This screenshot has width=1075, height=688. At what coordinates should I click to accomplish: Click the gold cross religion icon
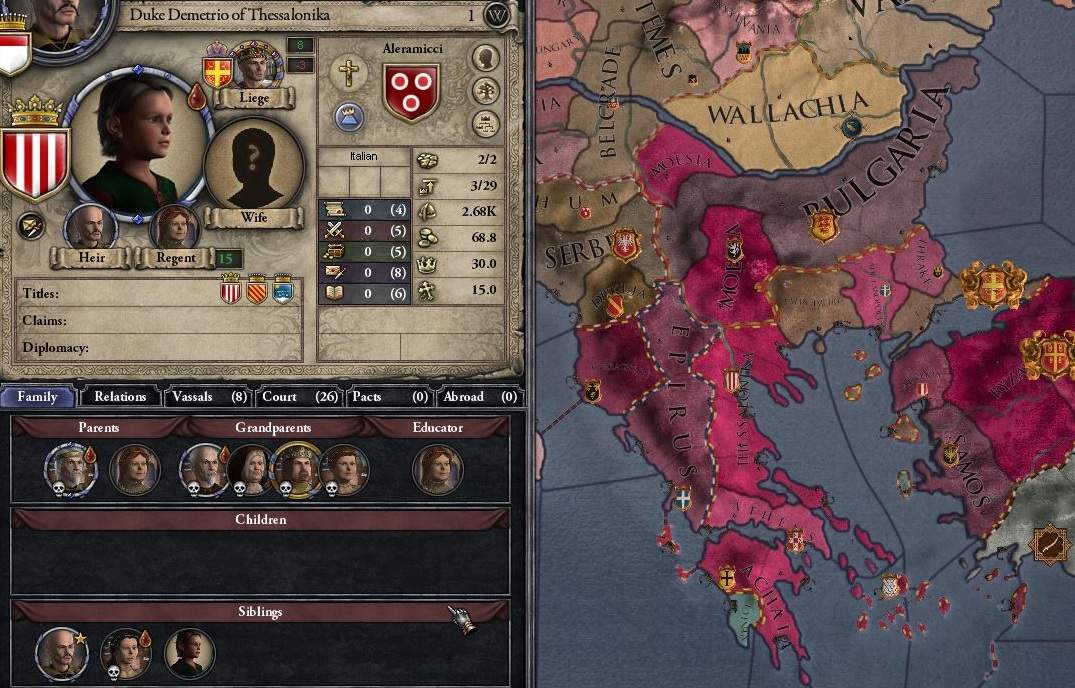(x=349, y=72)
